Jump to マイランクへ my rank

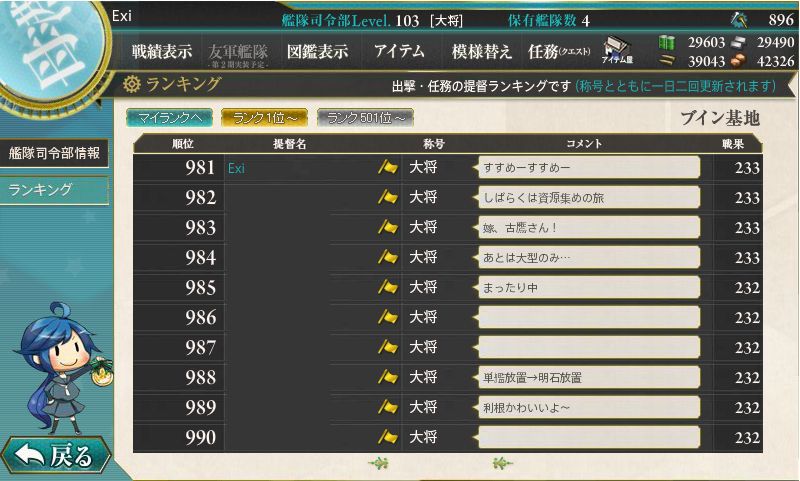click(x=169, y=118)
